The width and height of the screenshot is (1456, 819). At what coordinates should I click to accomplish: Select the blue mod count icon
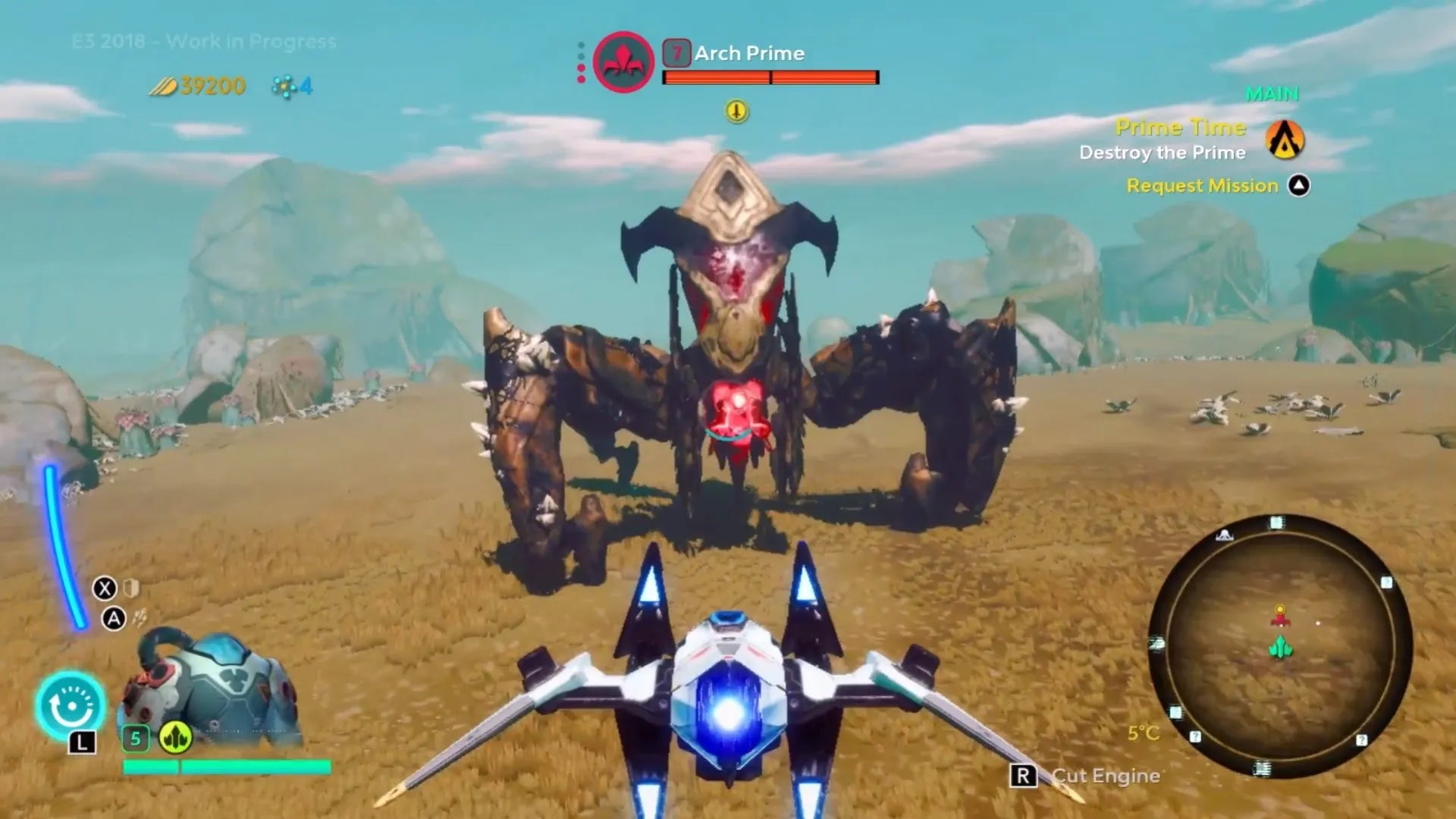(x=284, y=86)
